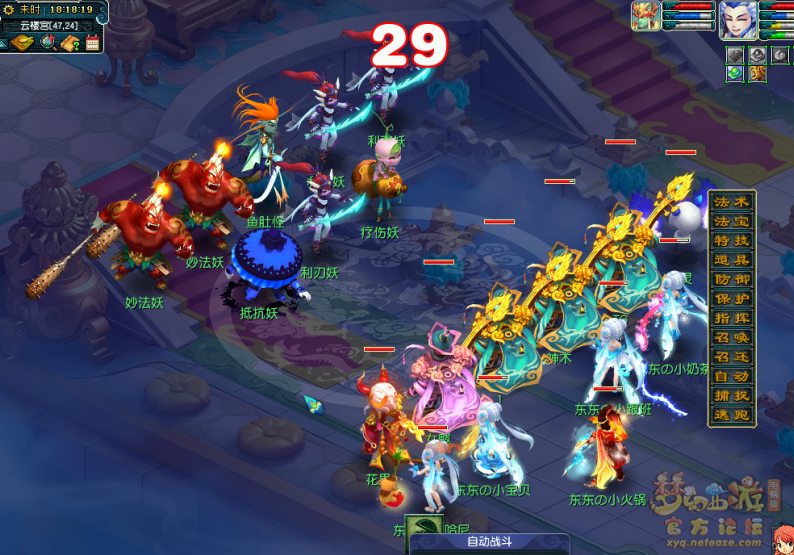Choose the 捕捉 capture command
The height and width of the screenshot is (555, 794).
(x=731, y=395)
